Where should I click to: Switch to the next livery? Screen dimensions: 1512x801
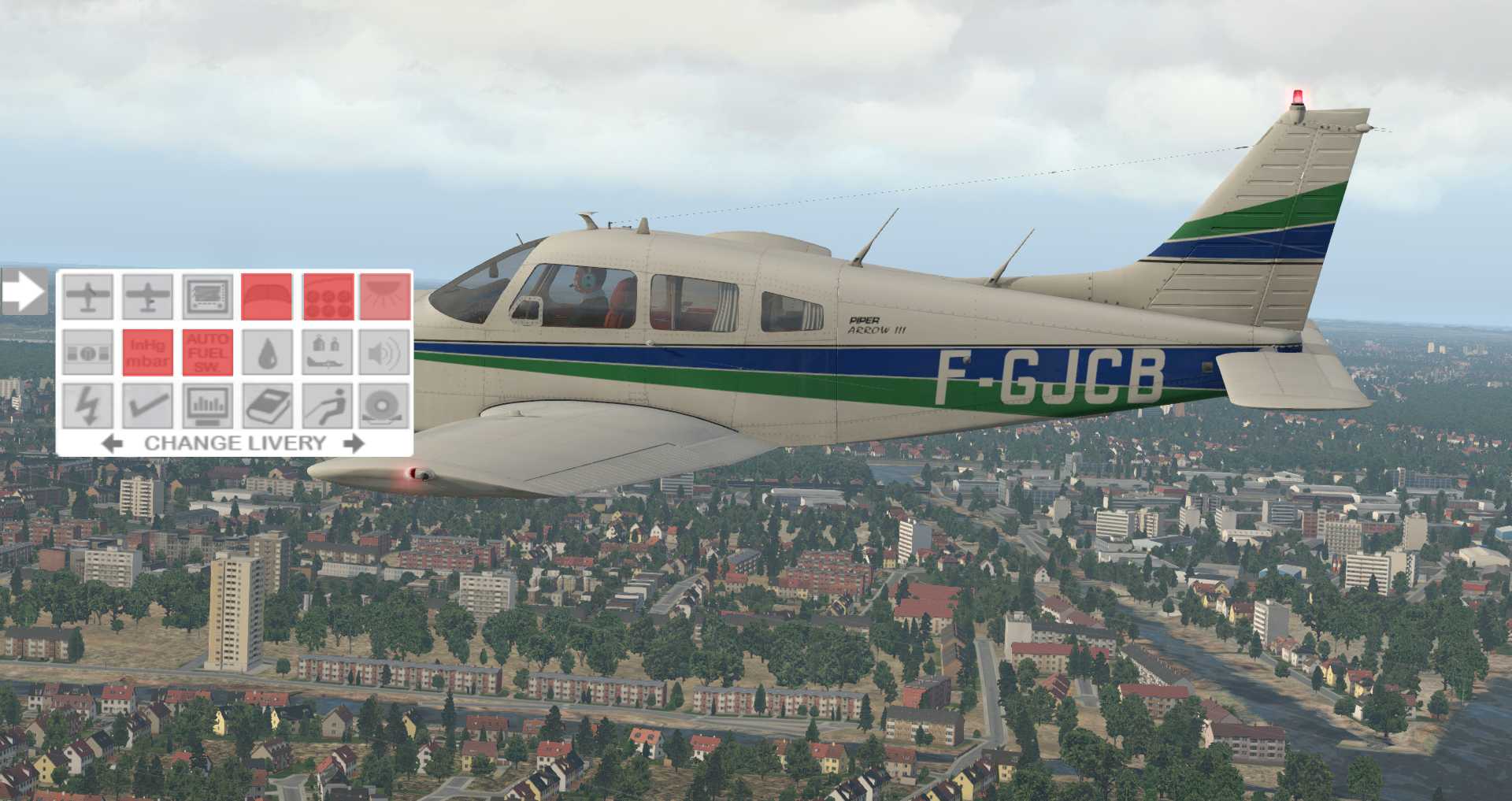pyautogui.click(x=354, y=443)
